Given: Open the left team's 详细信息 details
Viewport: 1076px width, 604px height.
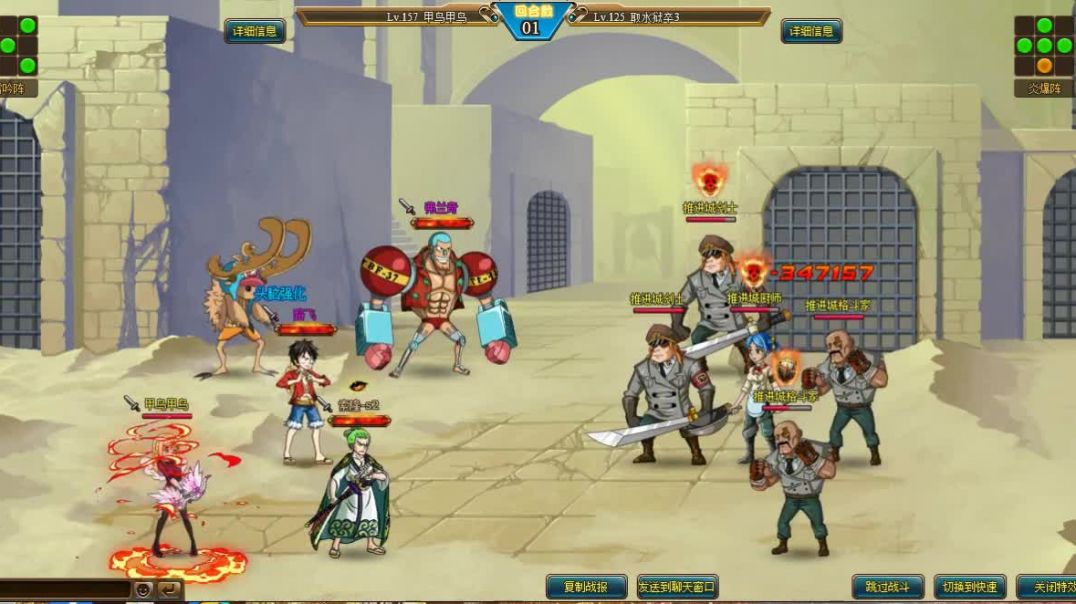Looking at the screenshot, I should click(x=254, y=31).
